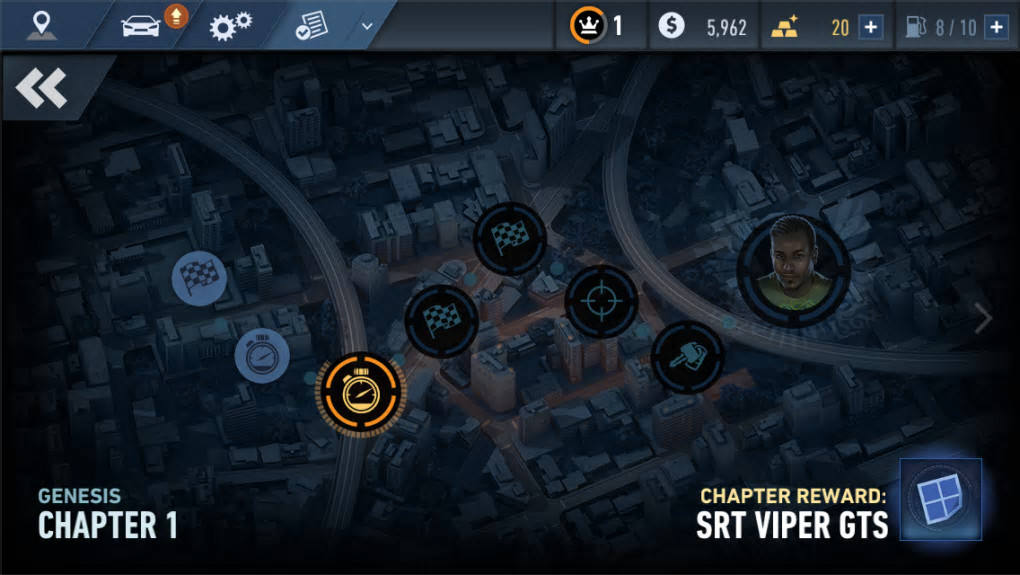Refill fuel with the plus button
The height and width of the screenshot is (575, 1020).
point(995,27)
